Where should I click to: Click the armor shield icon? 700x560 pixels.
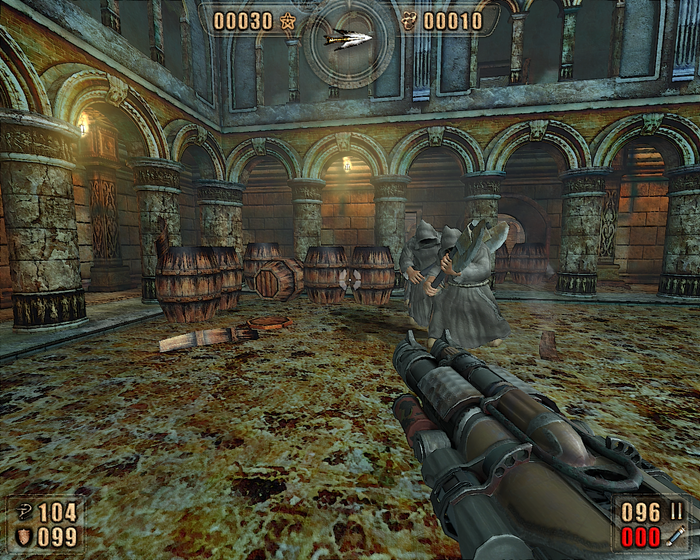22,537
